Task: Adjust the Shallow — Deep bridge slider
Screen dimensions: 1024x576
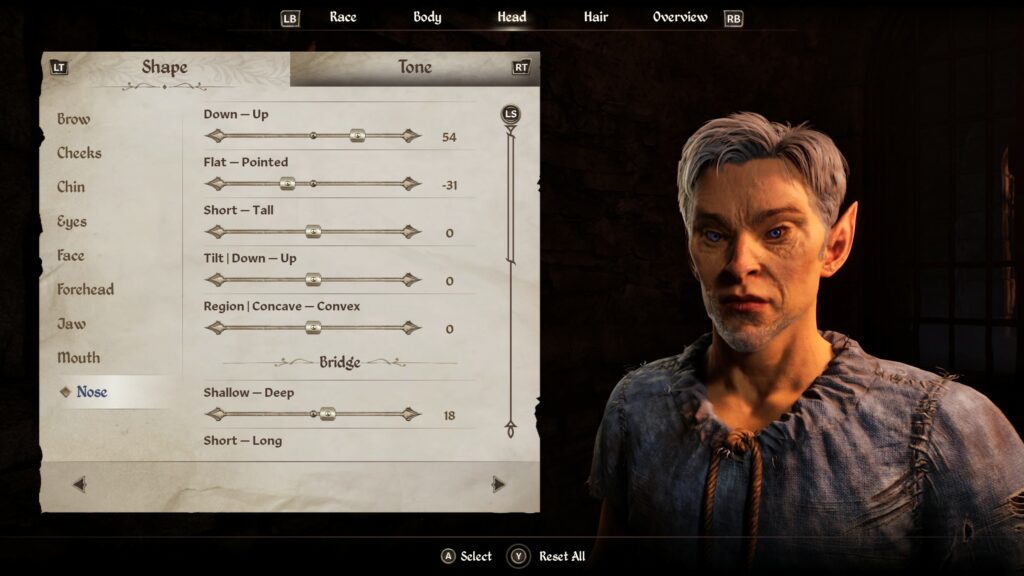Action: click(327, 414)
